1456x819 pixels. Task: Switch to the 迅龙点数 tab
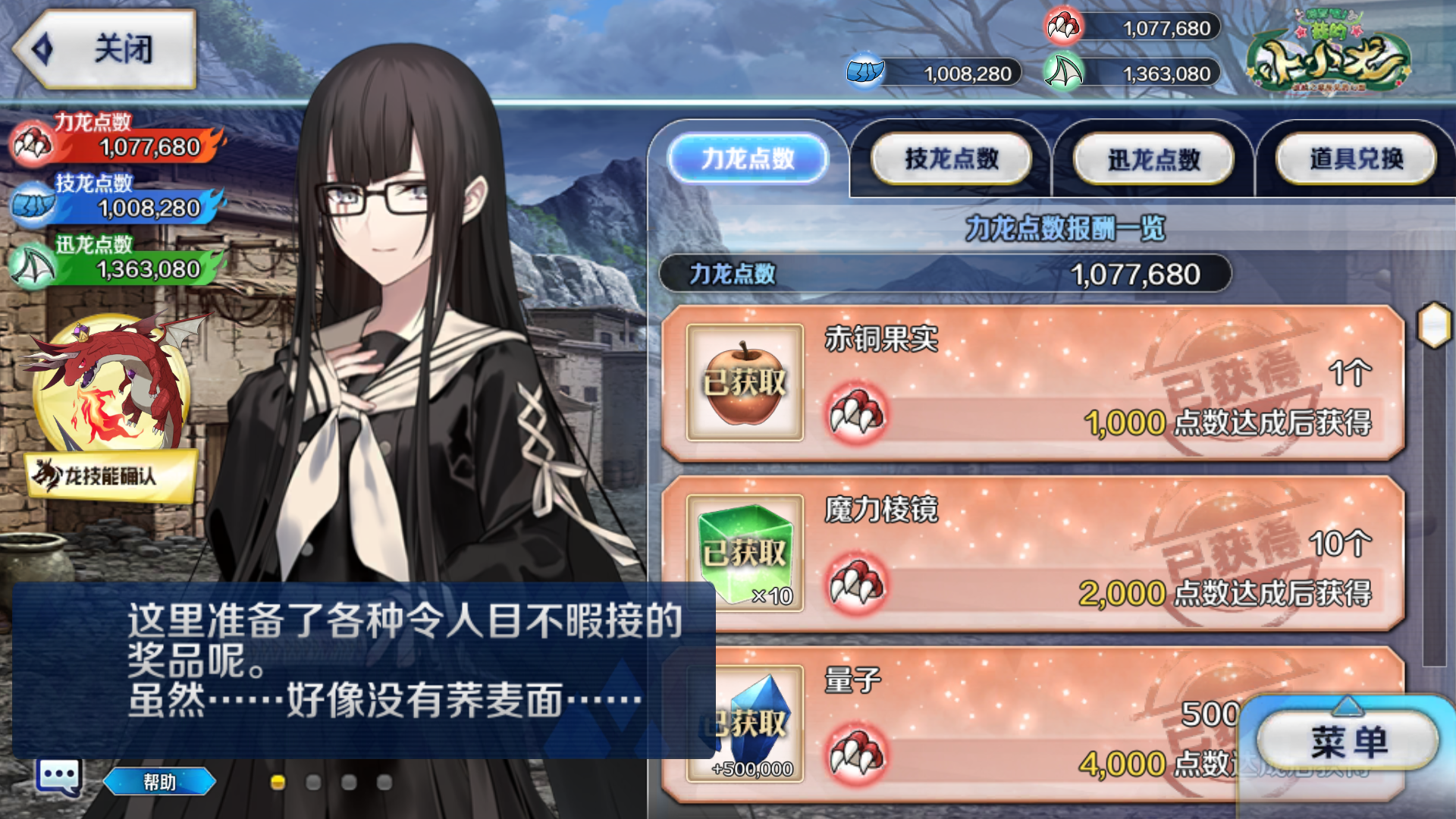tap(1153, 158)
